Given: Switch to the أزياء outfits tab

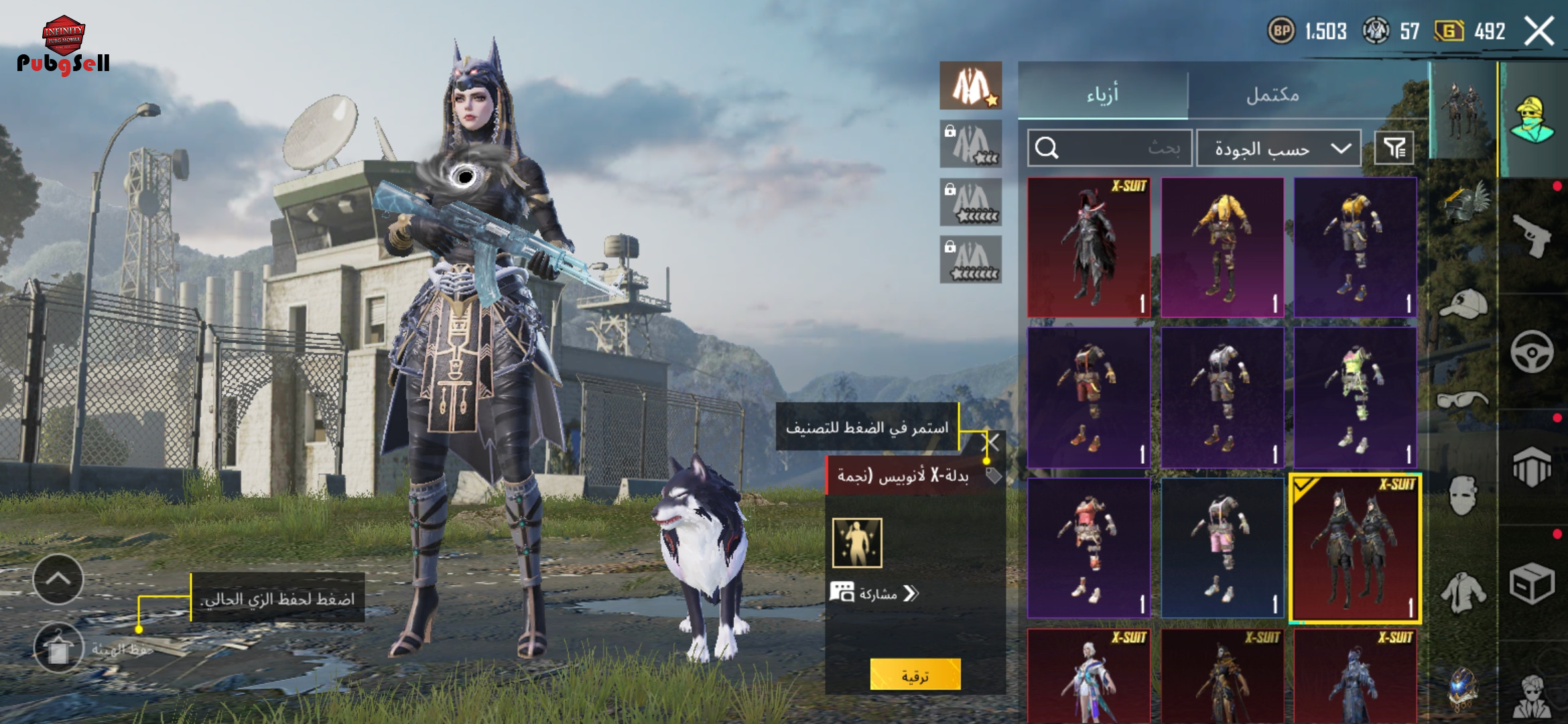Looking at the screenshot, I should 1102,94.
